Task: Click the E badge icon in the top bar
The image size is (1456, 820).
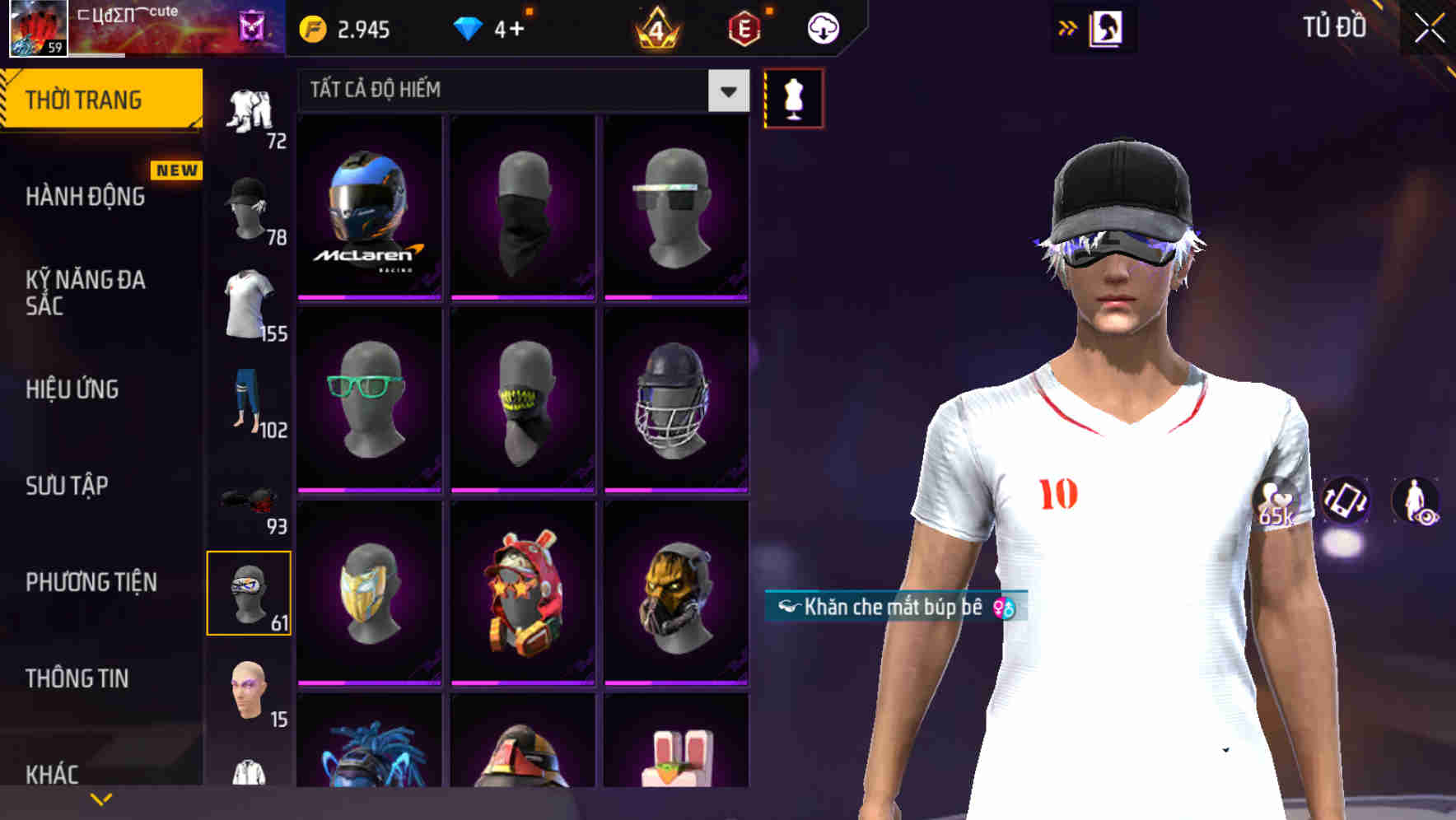Action: pos(744,27)
